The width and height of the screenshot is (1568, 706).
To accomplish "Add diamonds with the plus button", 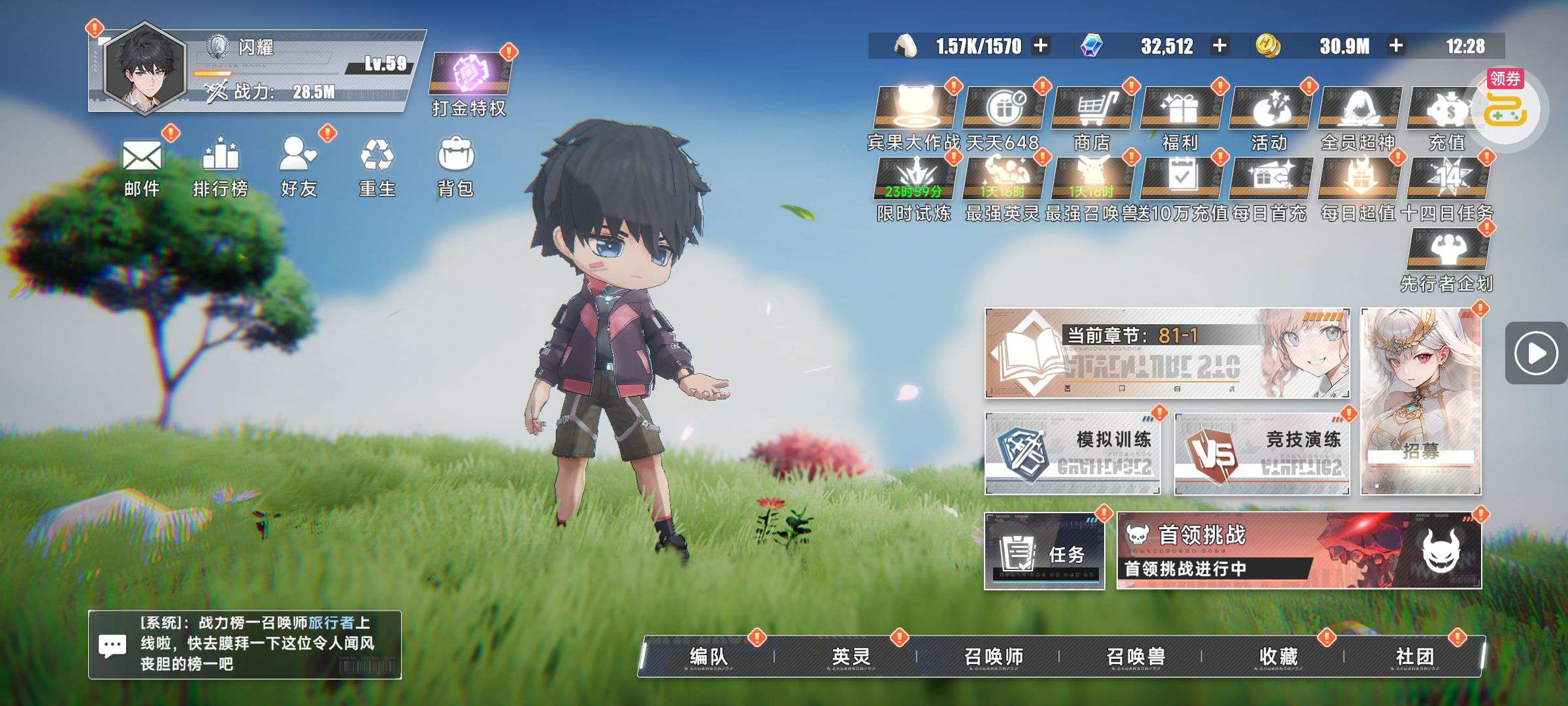I will 1219,46.
